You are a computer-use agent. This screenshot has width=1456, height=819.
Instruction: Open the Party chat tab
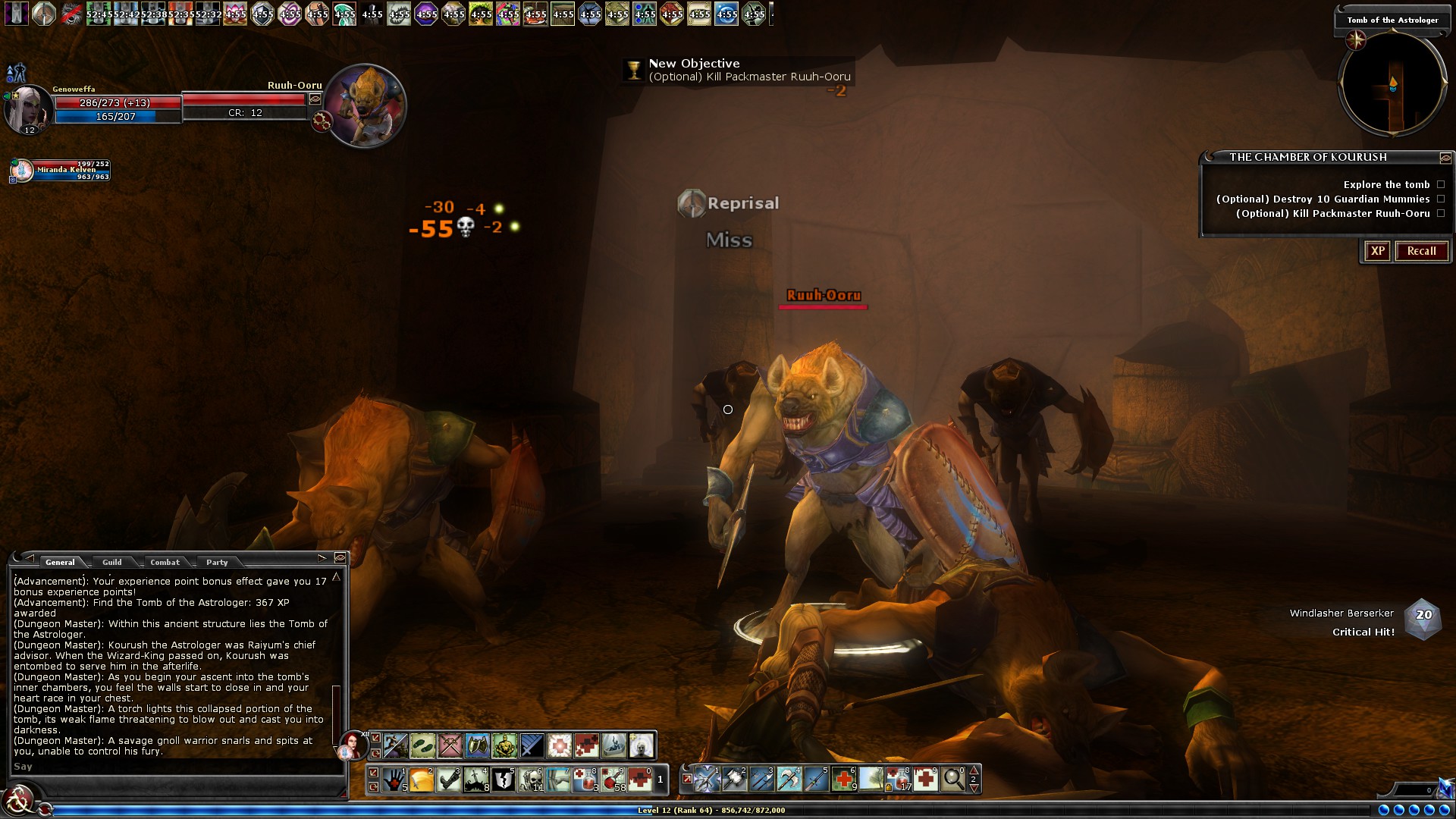(x=217, y=562)
